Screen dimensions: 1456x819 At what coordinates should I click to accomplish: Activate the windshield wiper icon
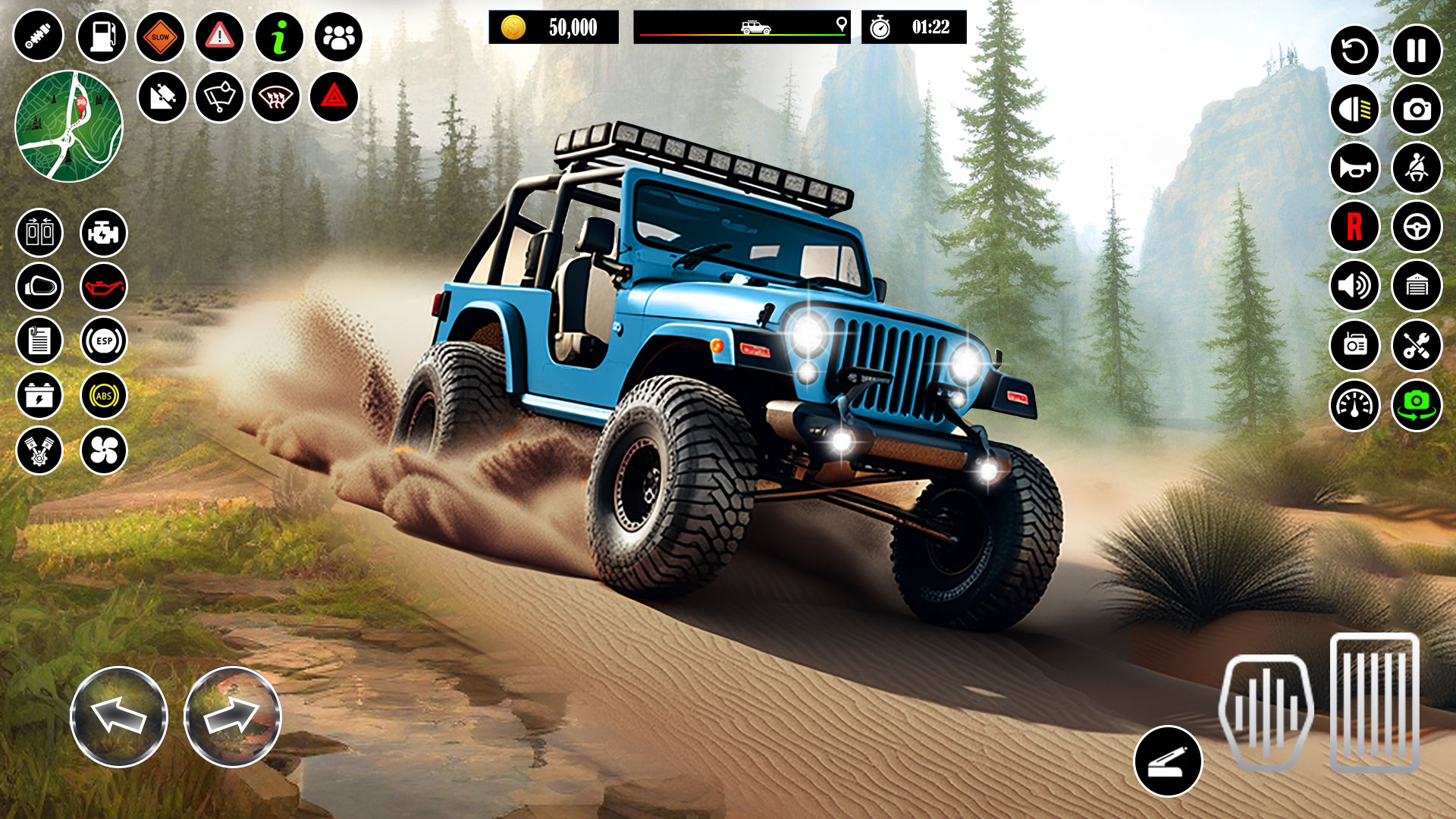point(220,97)
